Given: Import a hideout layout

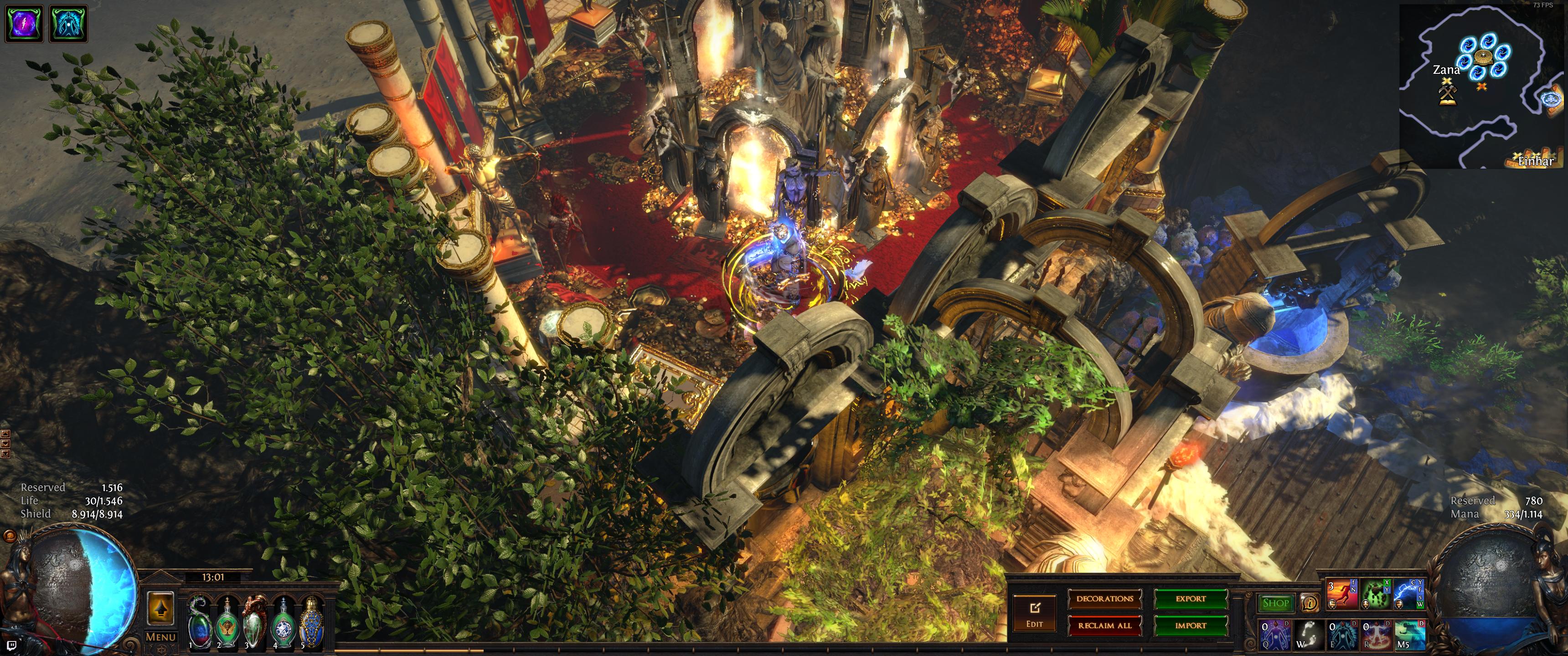Looking at the screenshot, I should tap(1191, 625).
